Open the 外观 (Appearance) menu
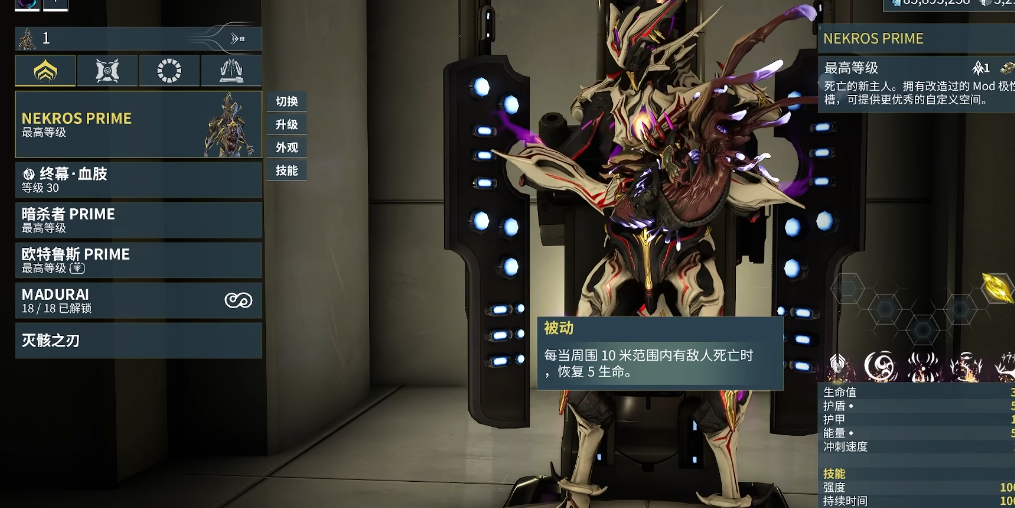Viewport: 1015px width, 508px height. coord(287,147)
